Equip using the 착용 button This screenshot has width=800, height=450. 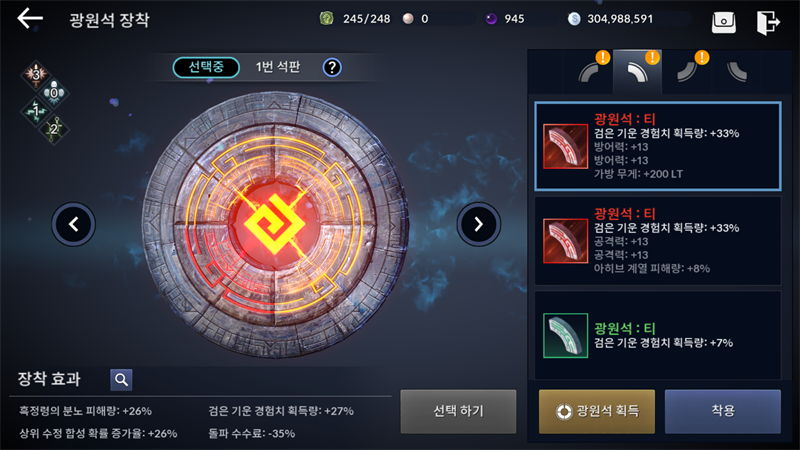[x=722, y=411]
